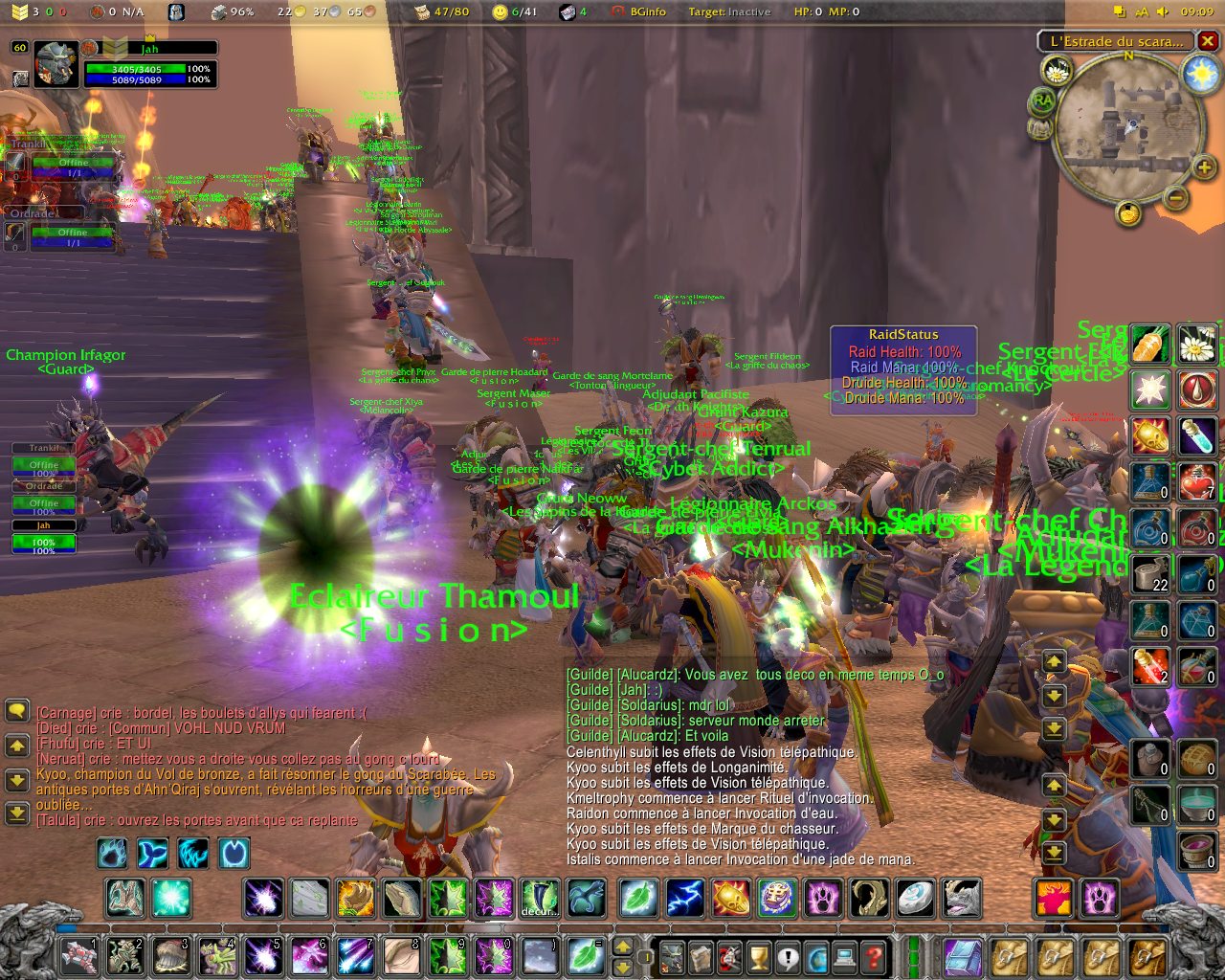The height and width of the screenshot is (980, 1225).
Task: Activate the ability labeled decur
Action: 540,898
